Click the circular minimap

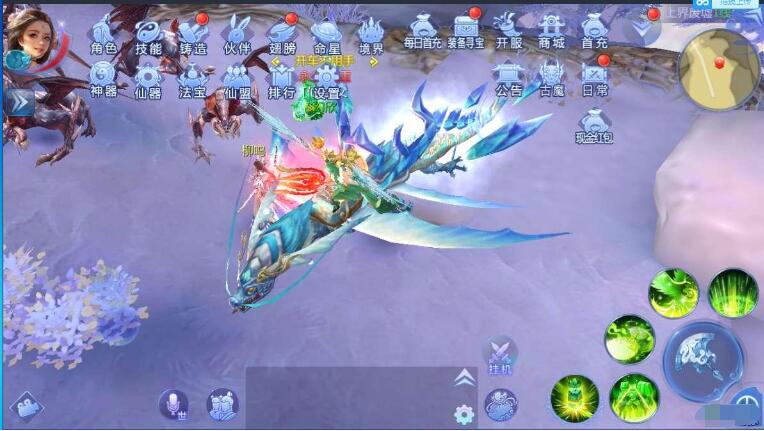click(717, 68)
